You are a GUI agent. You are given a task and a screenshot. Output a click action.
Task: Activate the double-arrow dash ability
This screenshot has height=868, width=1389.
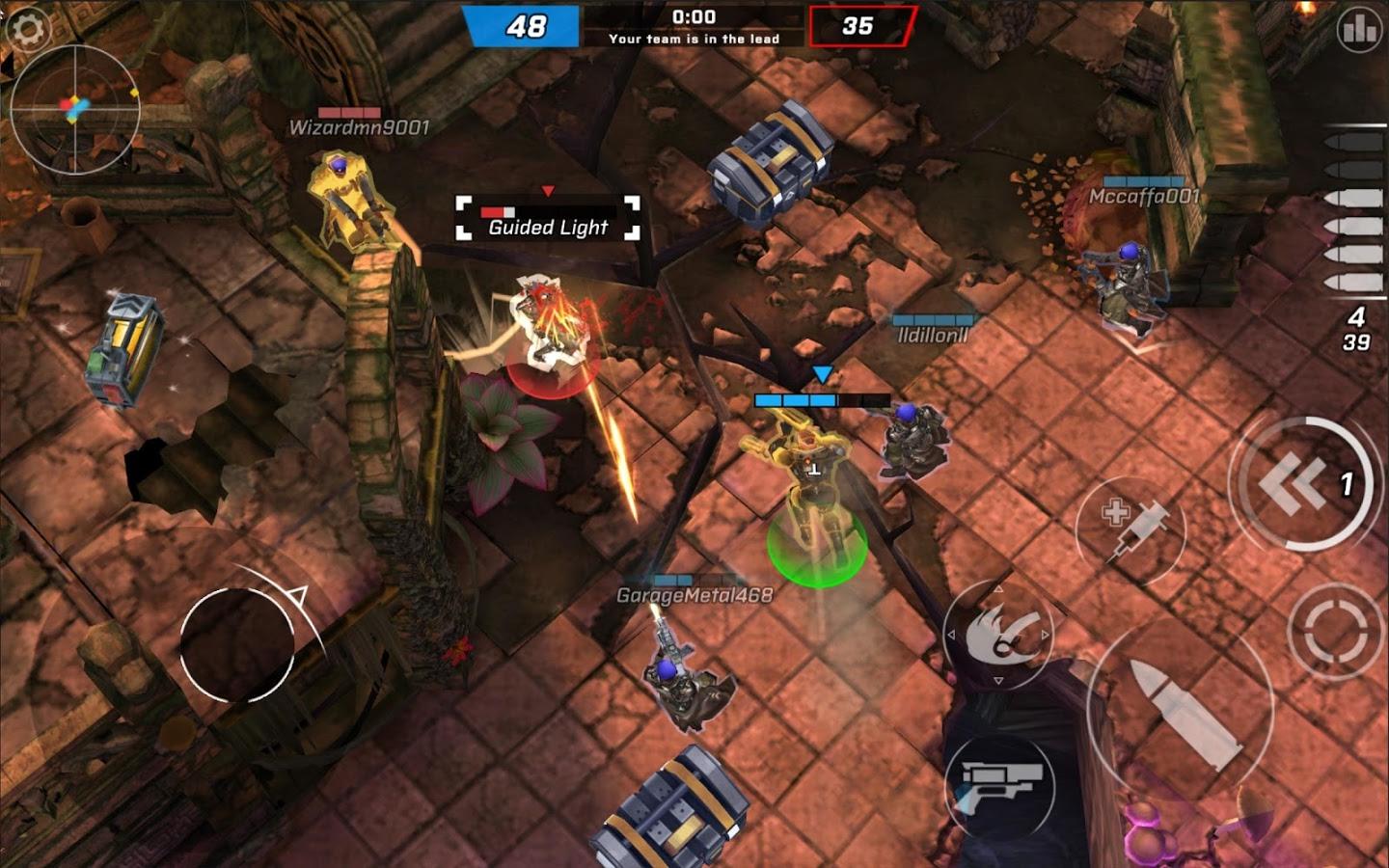point(1300,484)
